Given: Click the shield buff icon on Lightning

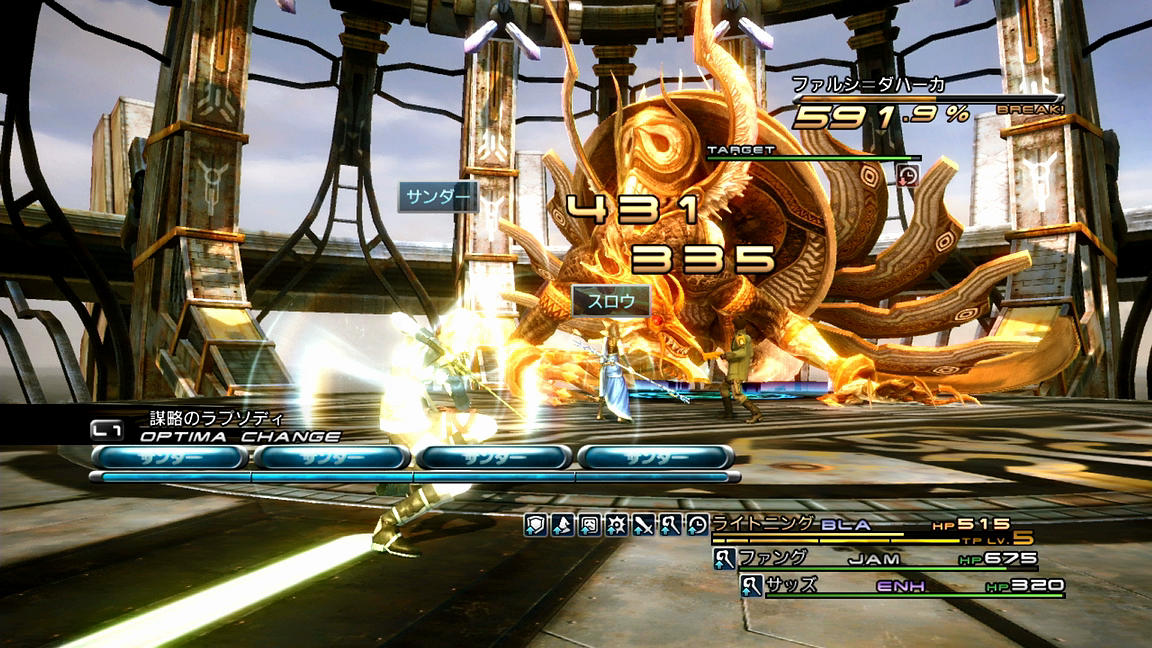Looking at the screenshot, I should pyautogui.click(x=535, y=524).
